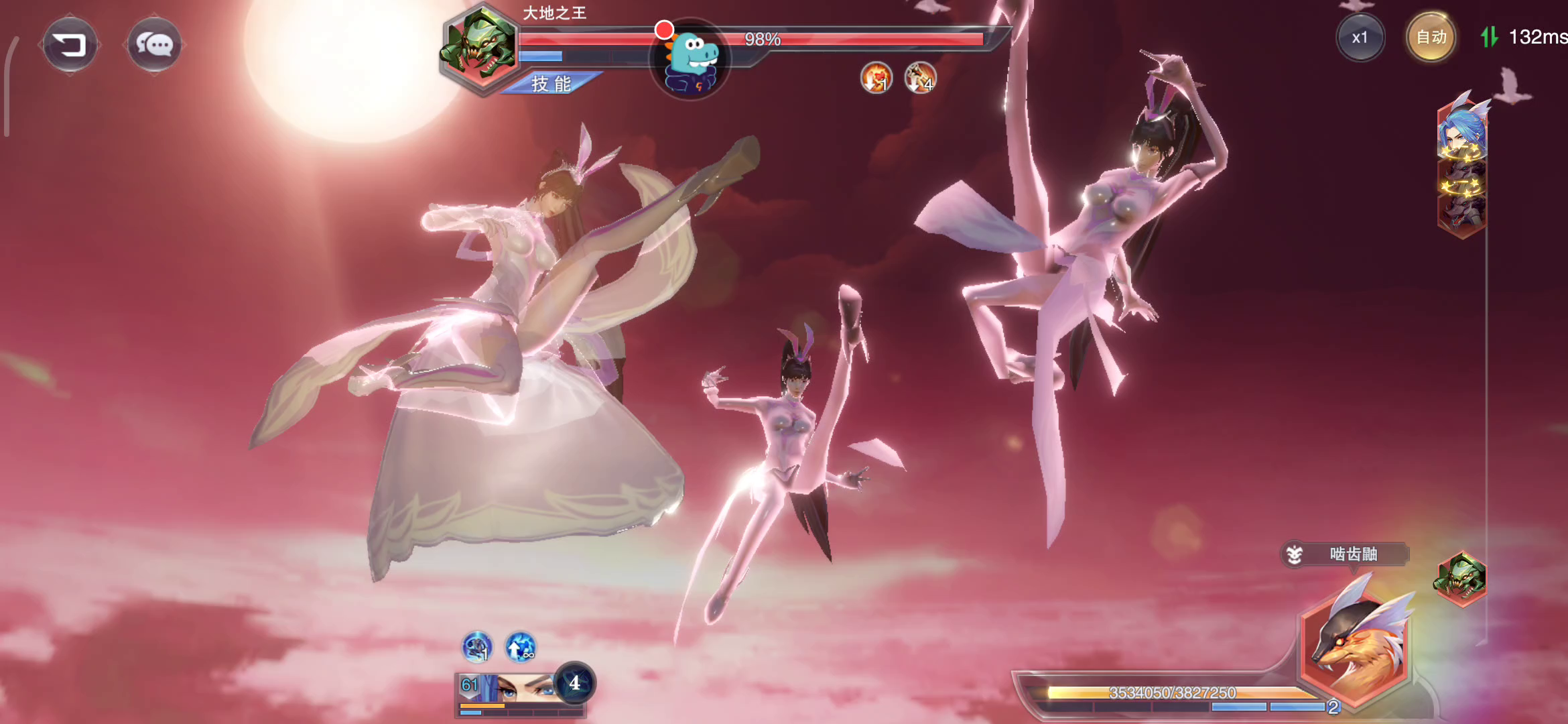Toggle the 自动 auto-battle button
The width and height of the screenshot is (1568, 724).
coord(1431,38)
